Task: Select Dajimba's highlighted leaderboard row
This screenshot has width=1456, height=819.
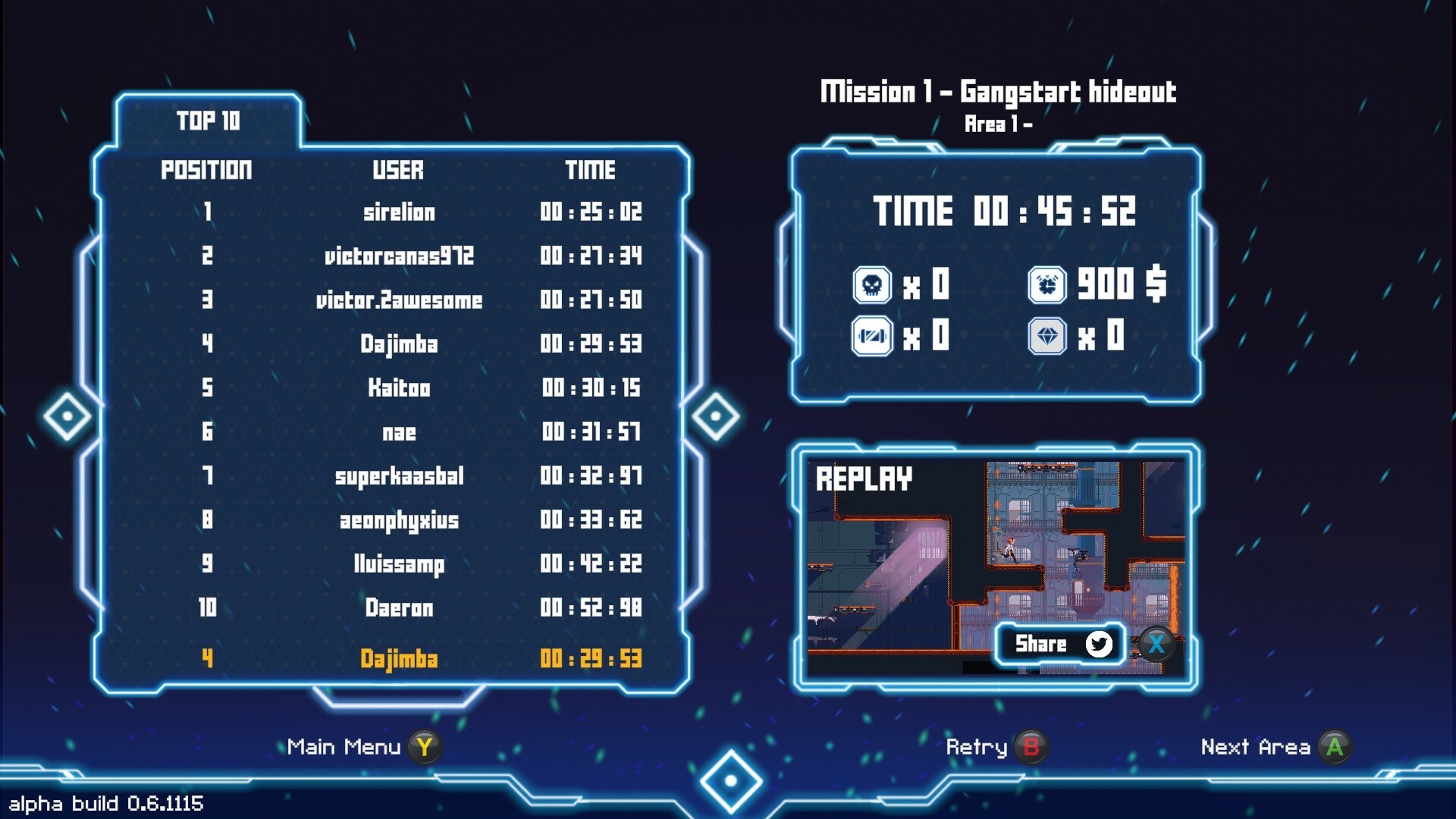Action: coord(402,659)
